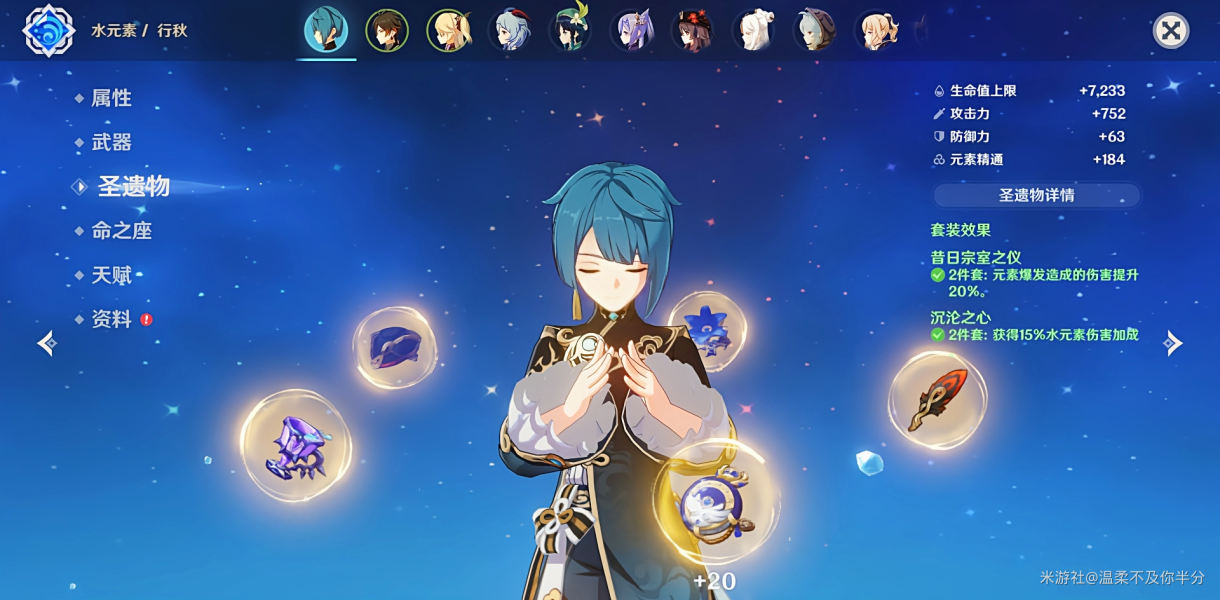The image size is (1220, 600).
Task: Go to the 天赋 talents section
Action: click(x=111, y=275)
